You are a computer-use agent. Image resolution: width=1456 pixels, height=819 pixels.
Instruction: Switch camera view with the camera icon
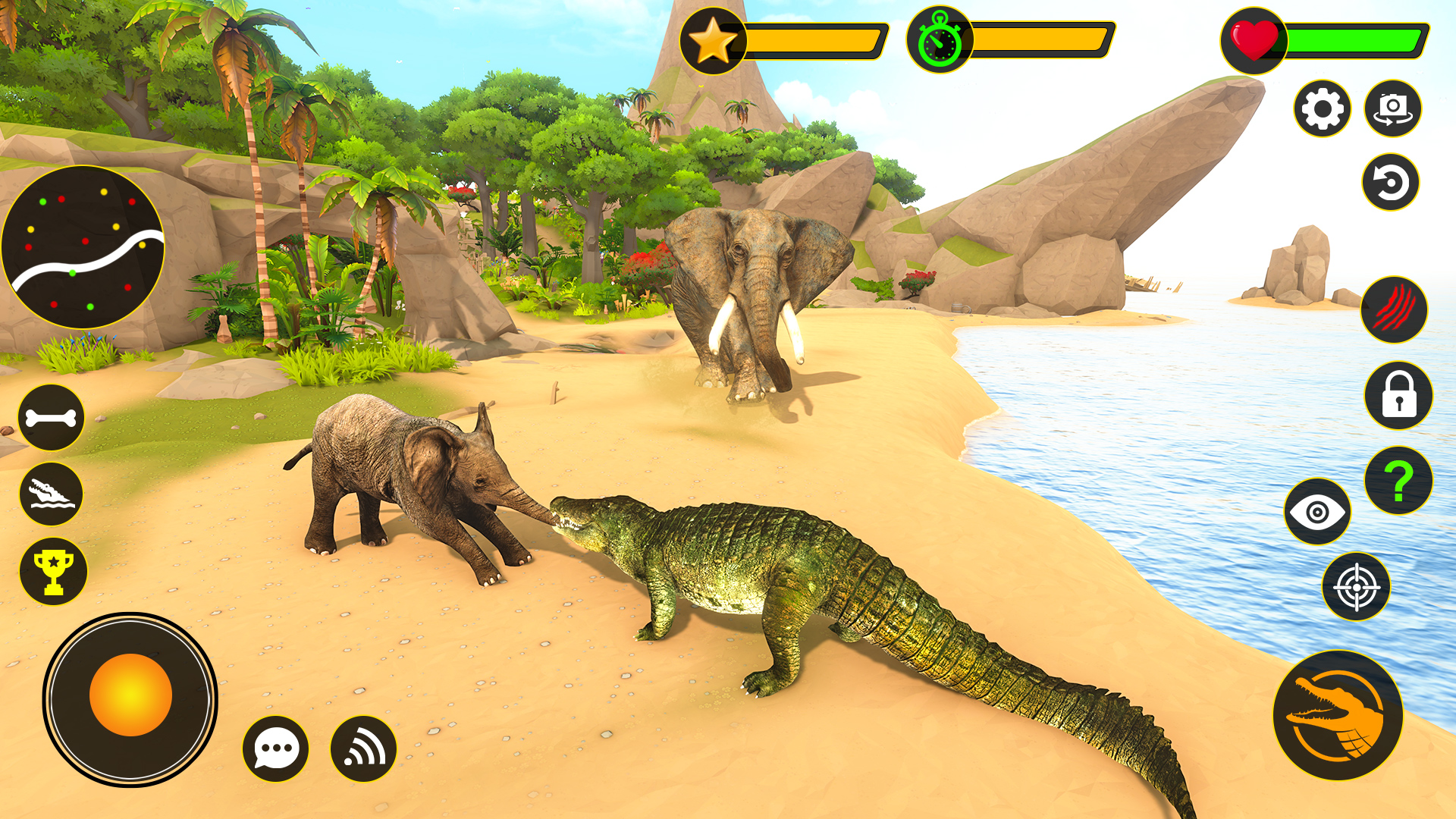[x=1392, y=108]
